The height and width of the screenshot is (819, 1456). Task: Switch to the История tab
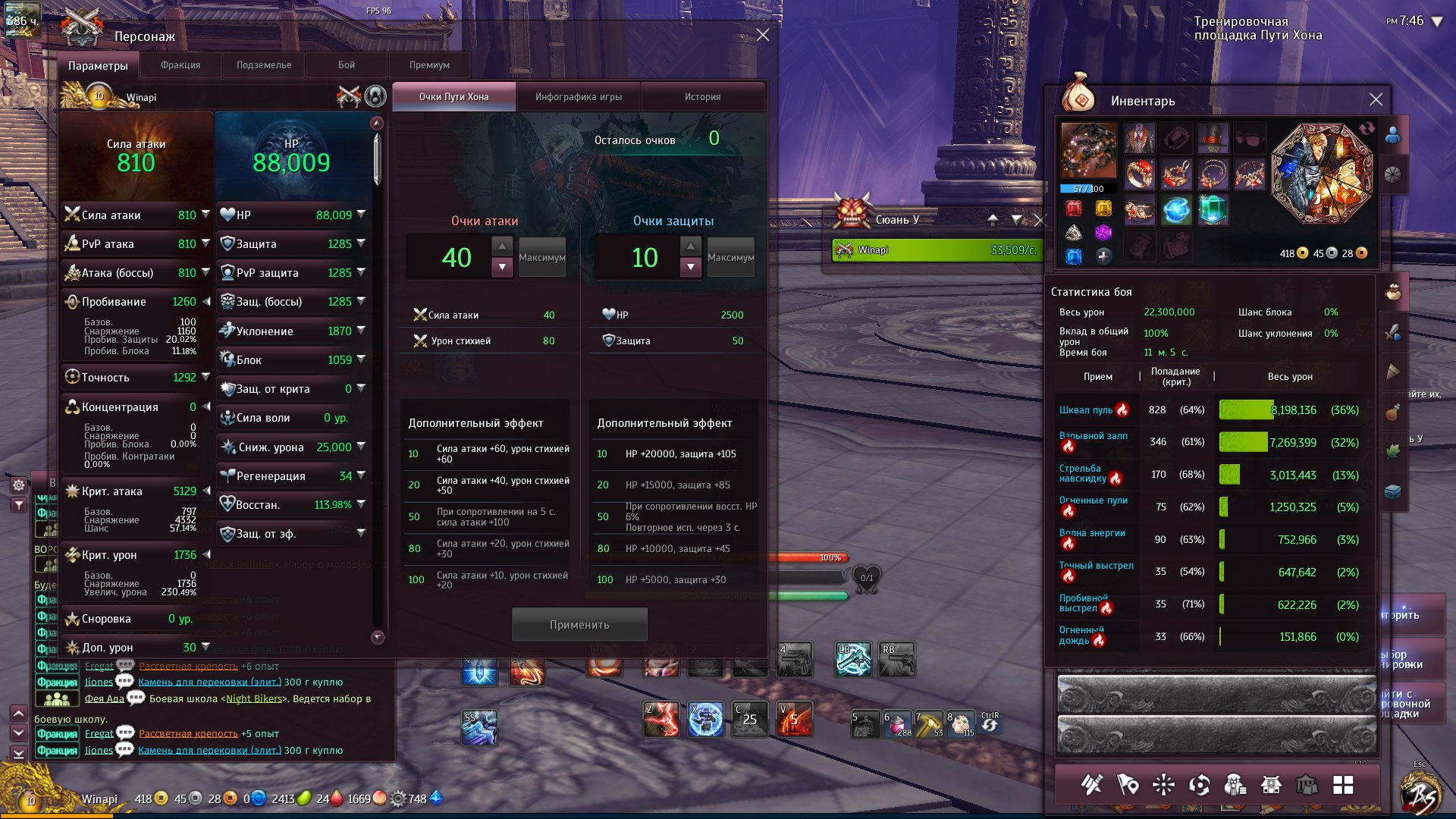pyautogui.click(x=703, y=97)
